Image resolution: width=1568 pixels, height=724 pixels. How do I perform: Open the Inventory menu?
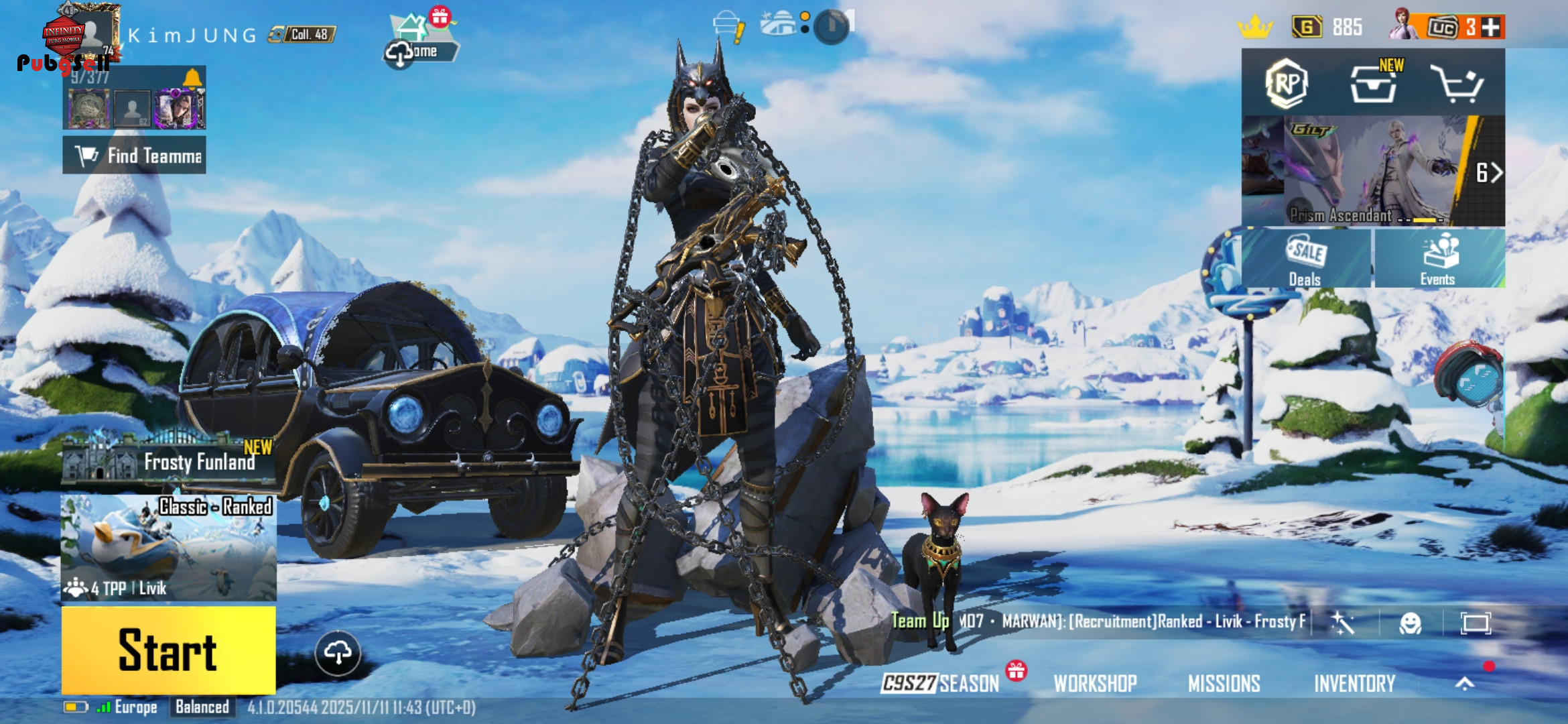coord(1354,683)
